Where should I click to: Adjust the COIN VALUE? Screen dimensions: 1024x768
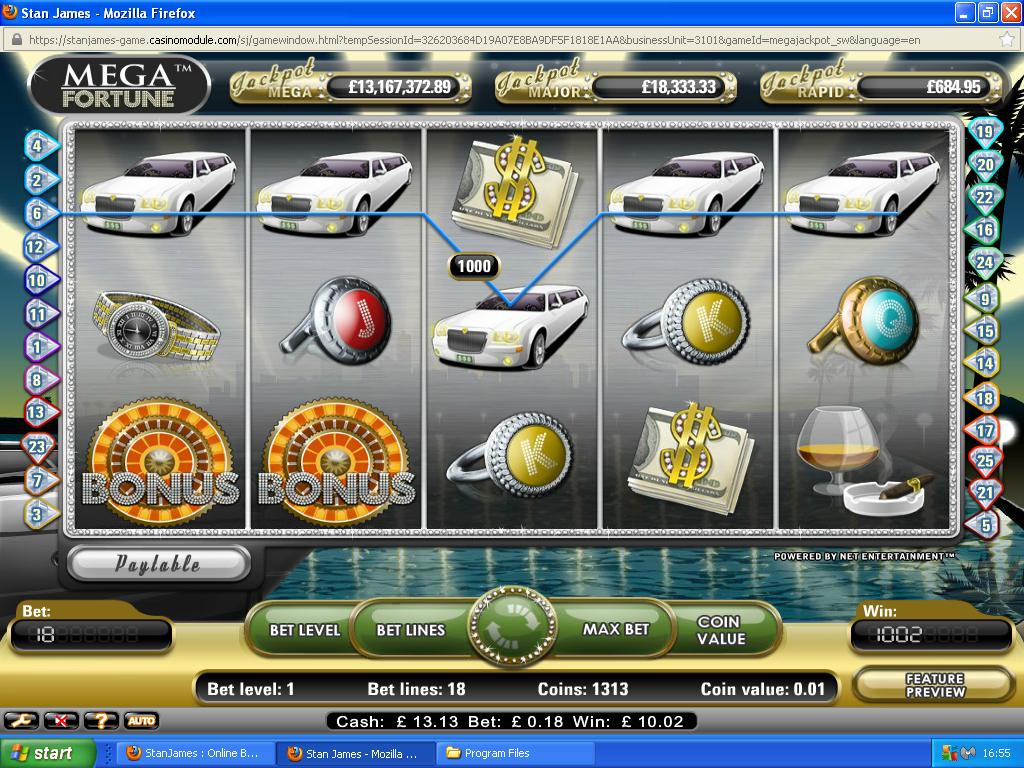721,630
